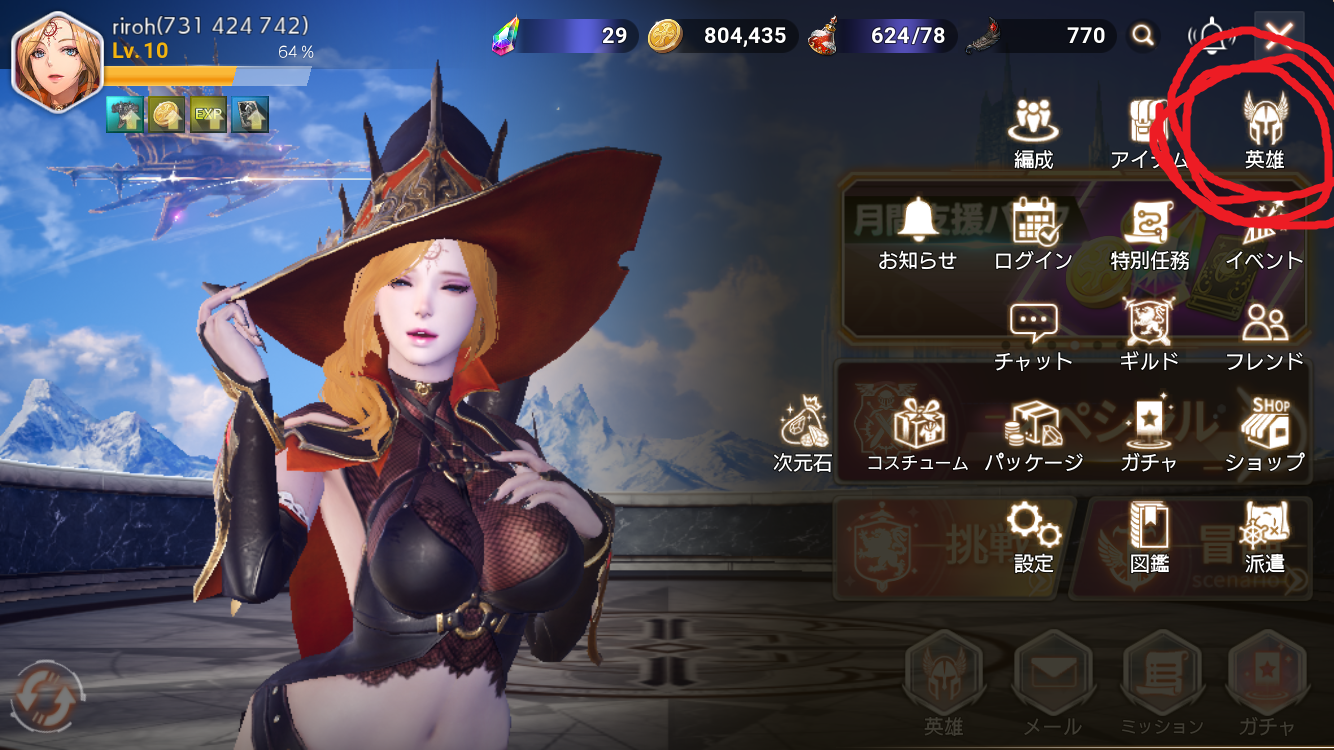Close the menu with the X button
Viewport: 1334px width, 750px height.
[1278, 37]
